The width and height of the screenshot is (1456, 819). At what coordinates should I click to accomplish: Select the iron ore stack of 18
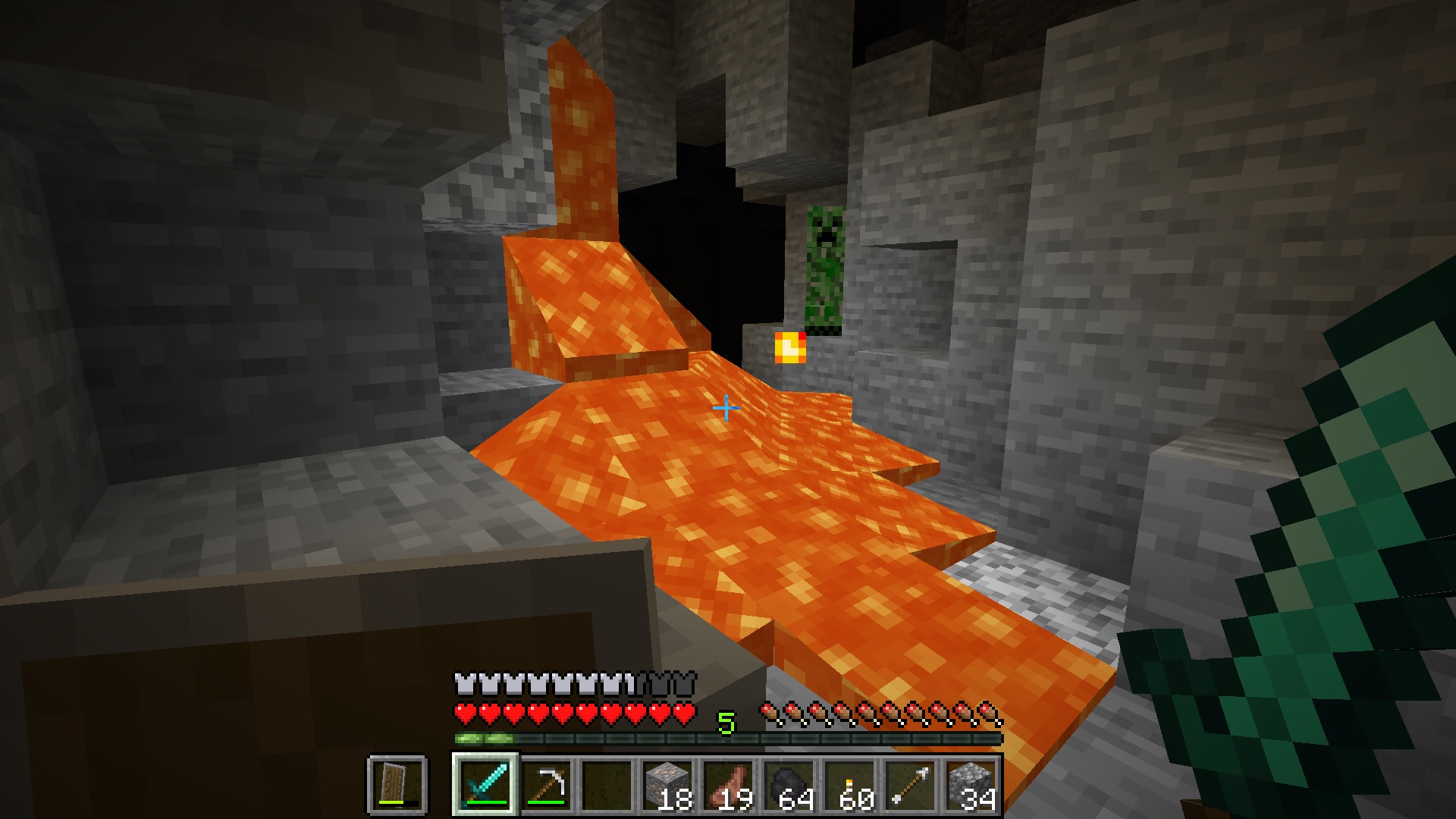pos(667,784)
